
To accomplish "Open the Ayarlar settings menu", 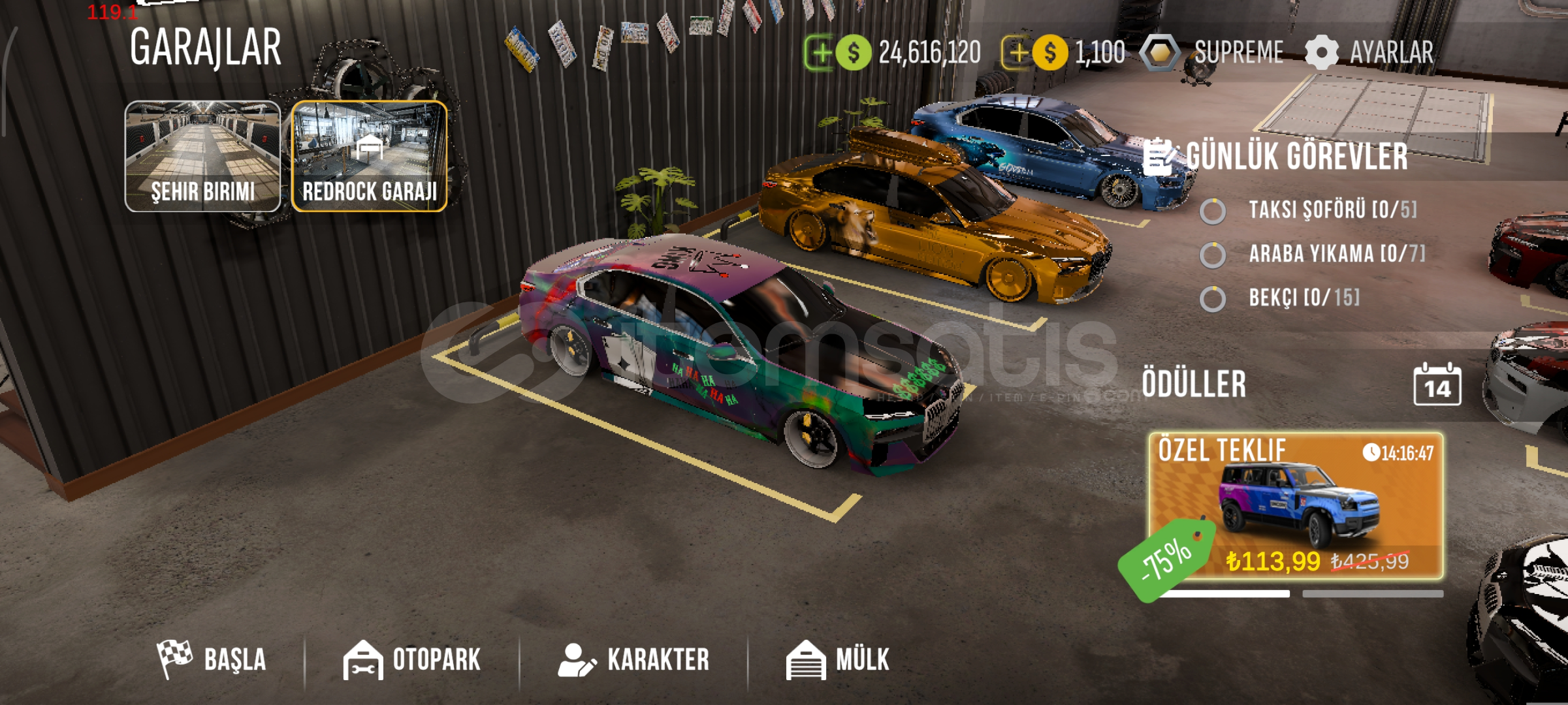I will point(1370,52).
